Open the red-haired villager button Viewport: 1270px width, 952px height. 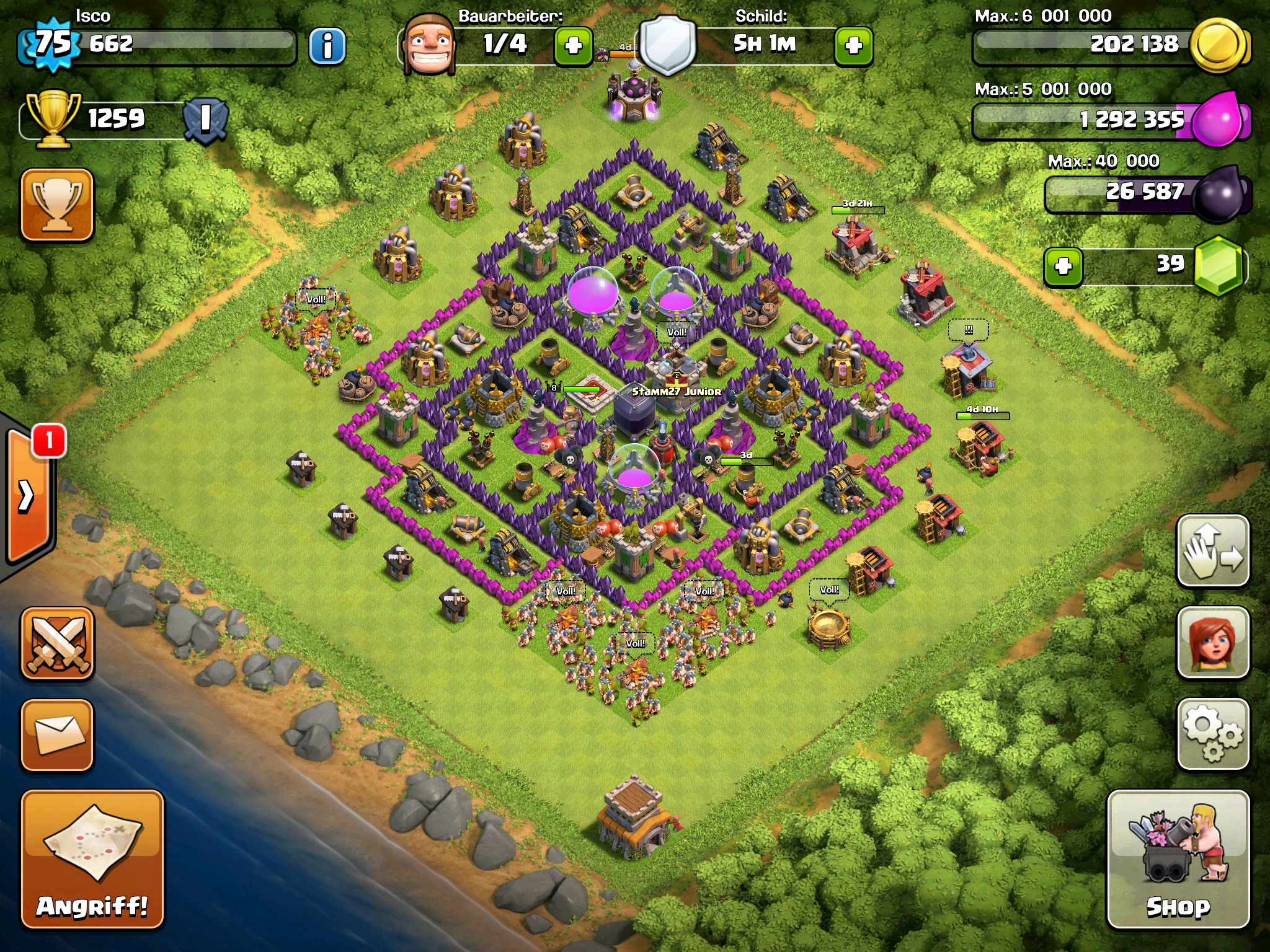(x=1212, y=642)
